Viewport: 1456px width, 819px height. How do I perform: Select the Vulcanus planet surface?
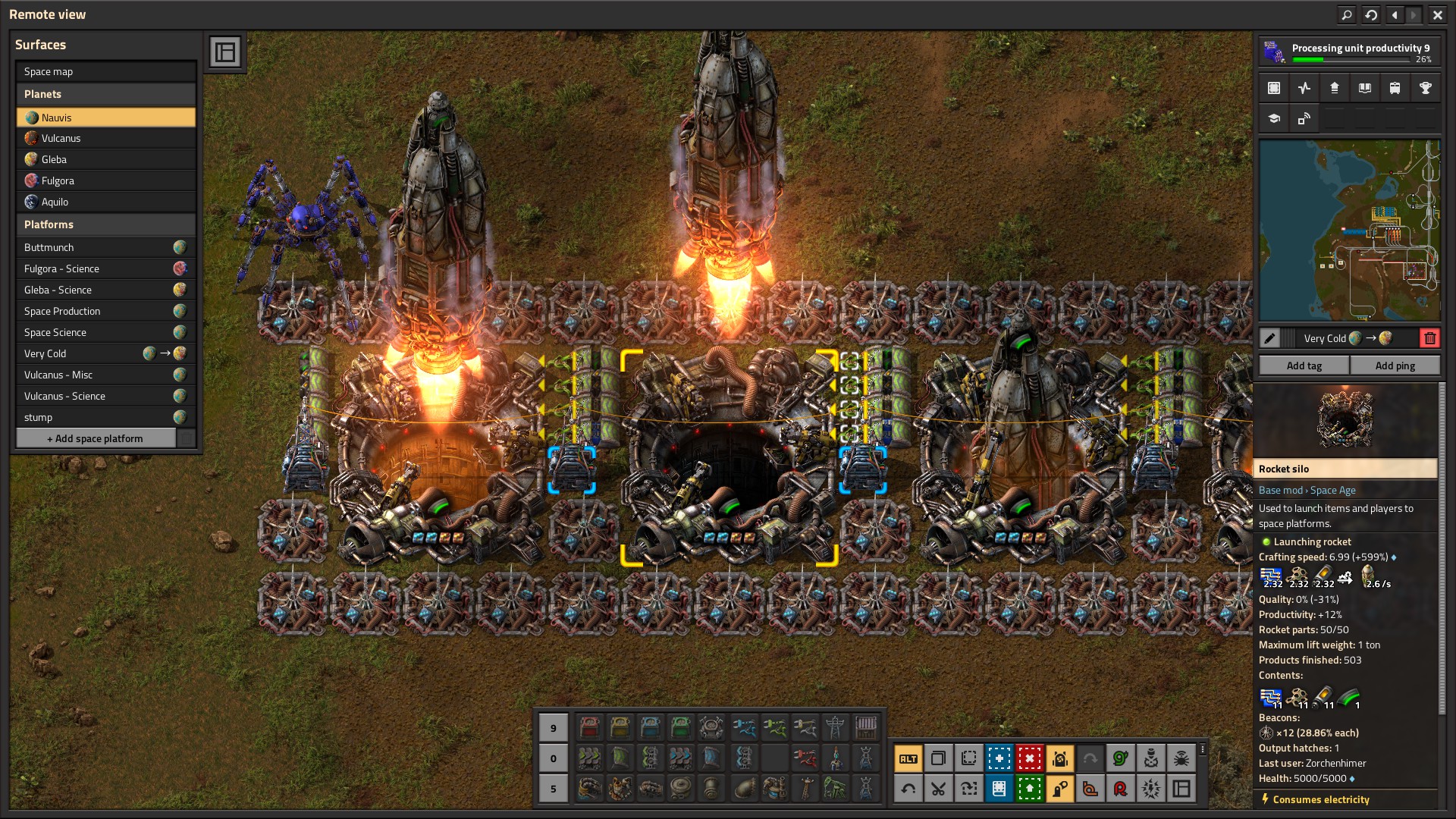click(105, 138)
